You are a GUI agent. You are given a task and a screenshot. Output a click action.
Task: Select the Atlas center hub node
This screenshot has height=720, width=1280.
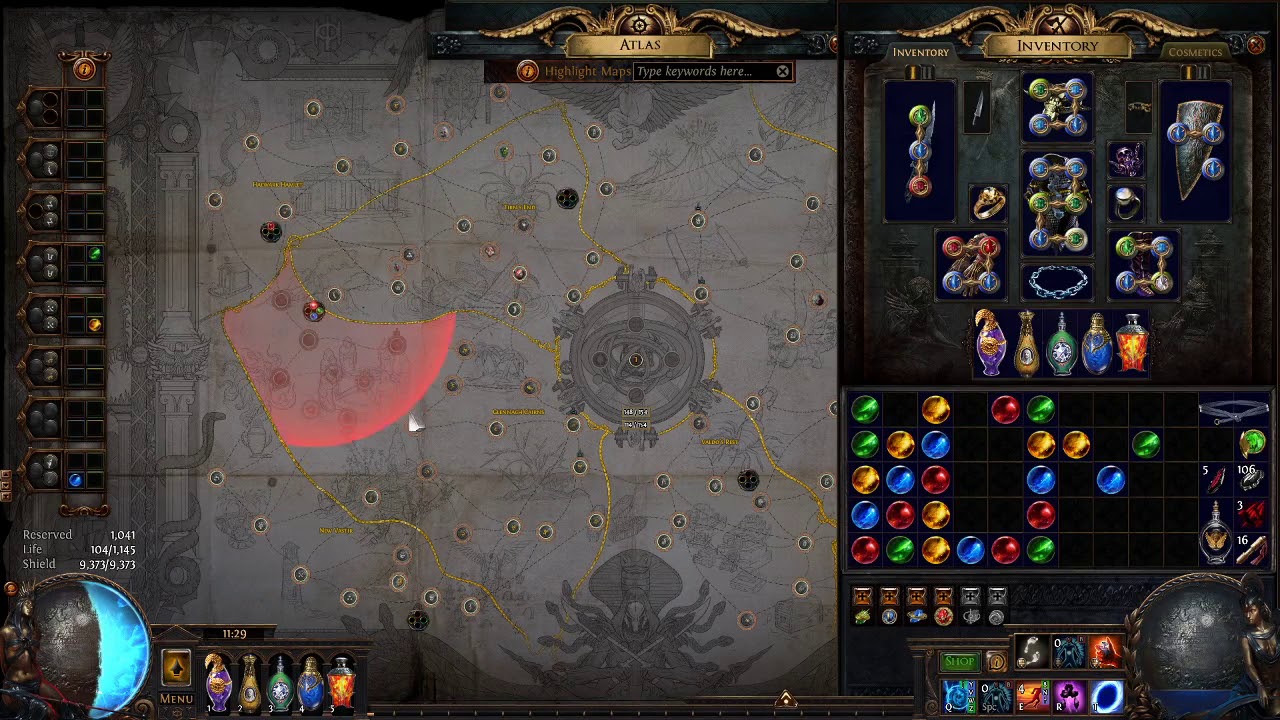click(635, 359)
